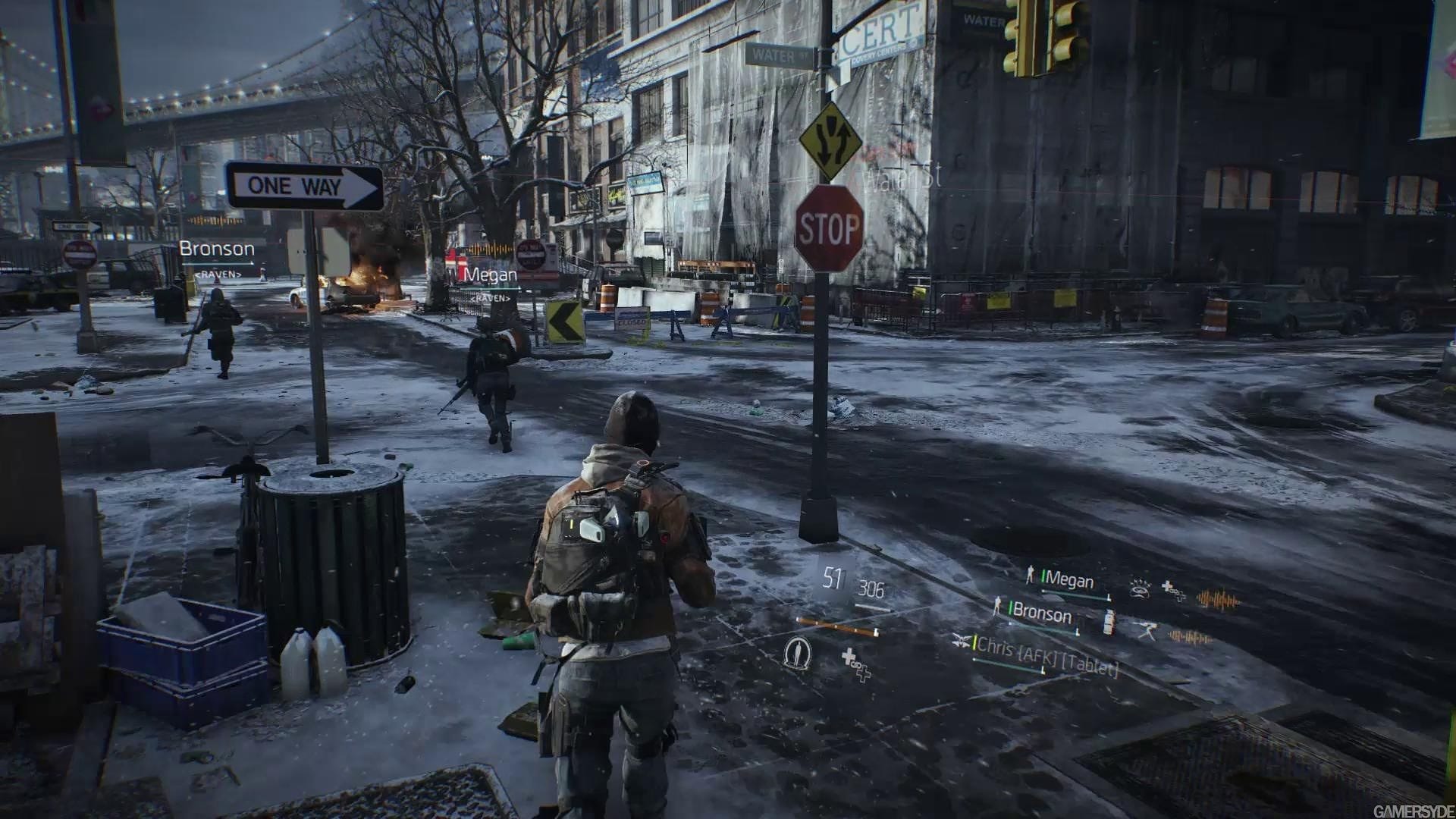Click the firefly skill icon beside Chris
Image resolution: width=1456 pixels, height=819 pixels.
tap(960, 642)
